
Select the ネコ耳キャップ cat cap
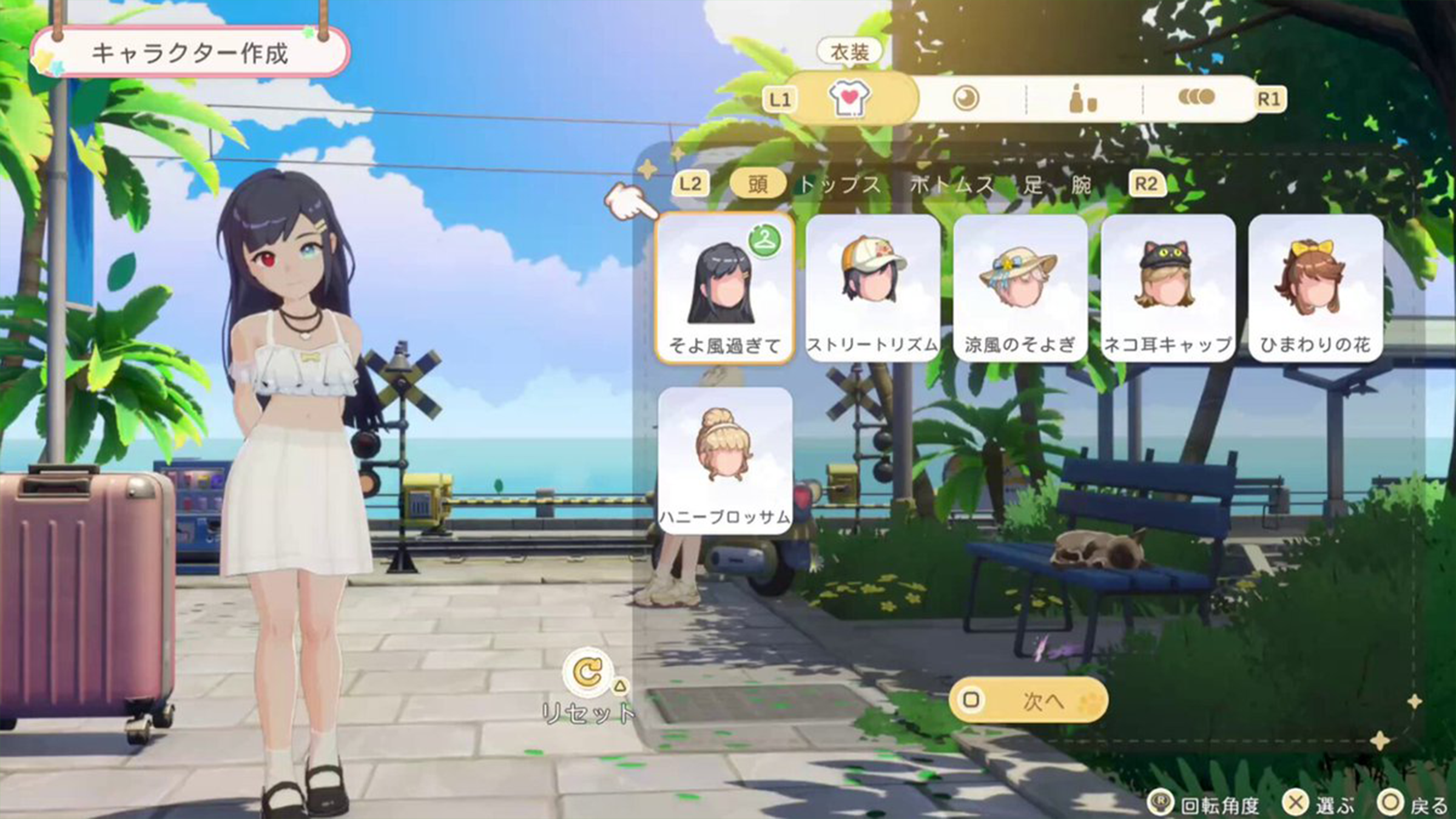(1168, 289)
